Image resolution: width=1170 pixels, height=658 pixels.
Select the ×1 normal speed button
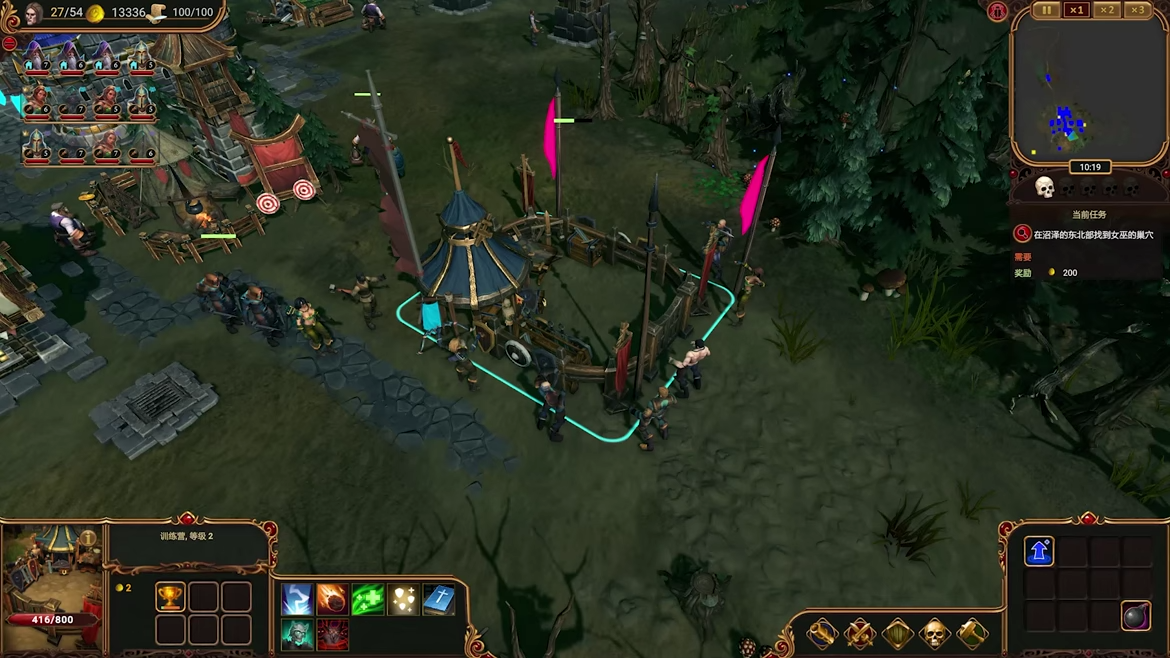[x=1076, y=10]
